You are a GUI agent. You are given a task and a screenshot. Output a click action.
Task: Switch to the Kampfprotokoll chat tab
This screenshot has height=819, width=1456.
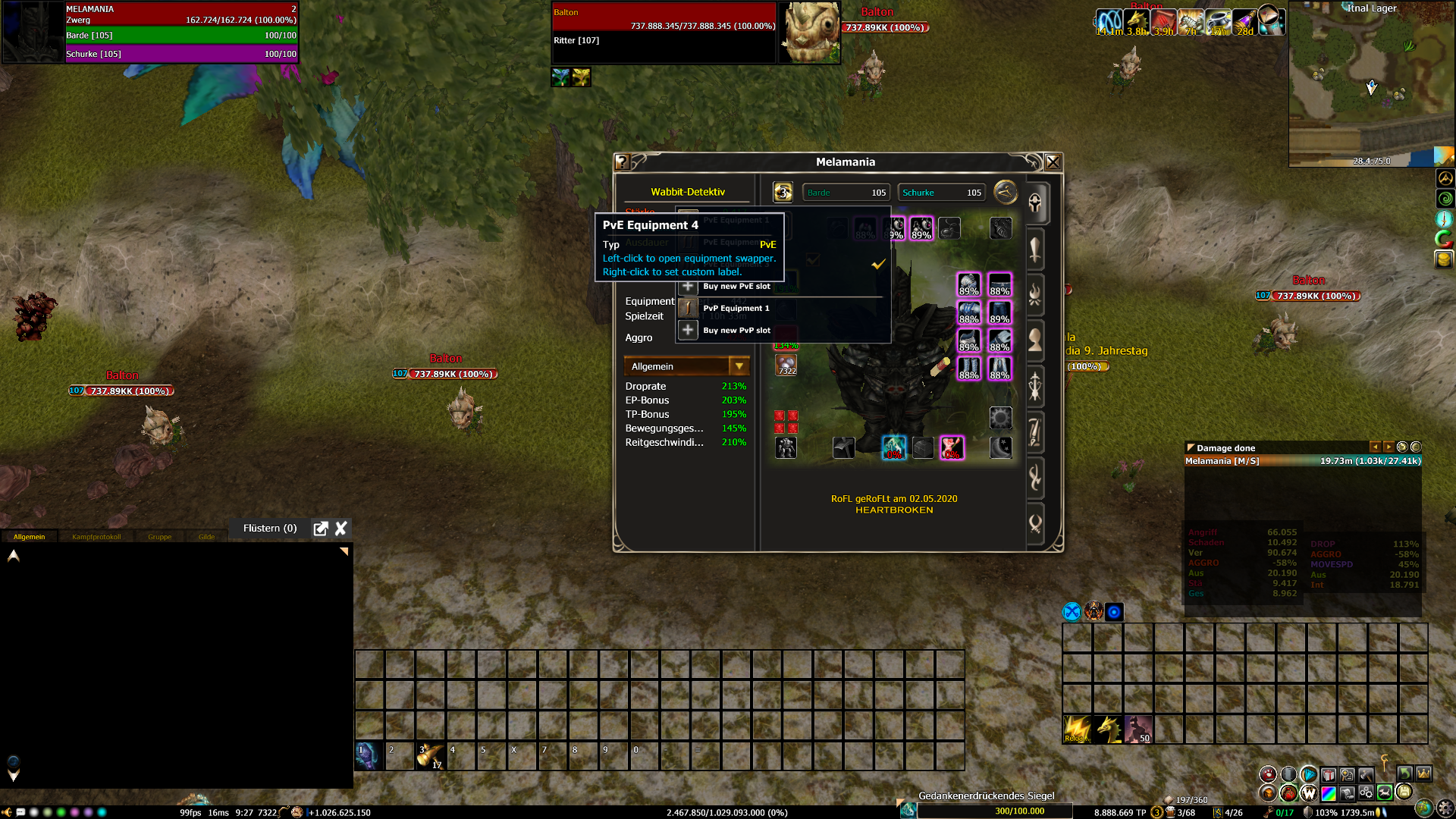tap(96, 537)
